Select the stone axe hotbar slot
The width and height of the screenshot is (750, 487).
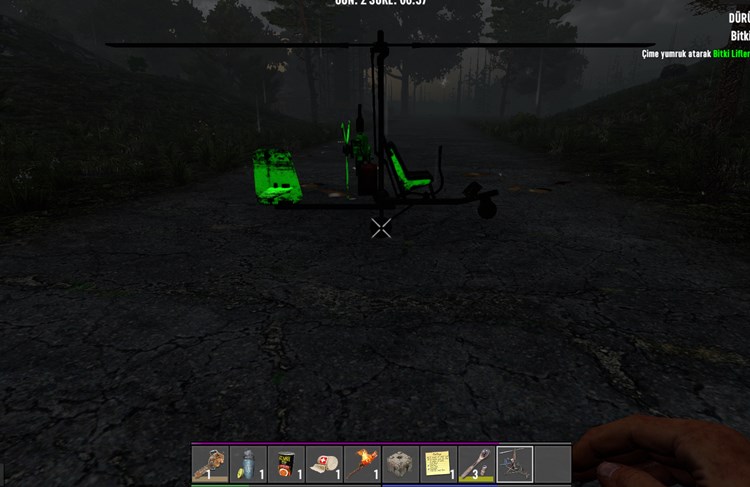[x=210, y=464]
